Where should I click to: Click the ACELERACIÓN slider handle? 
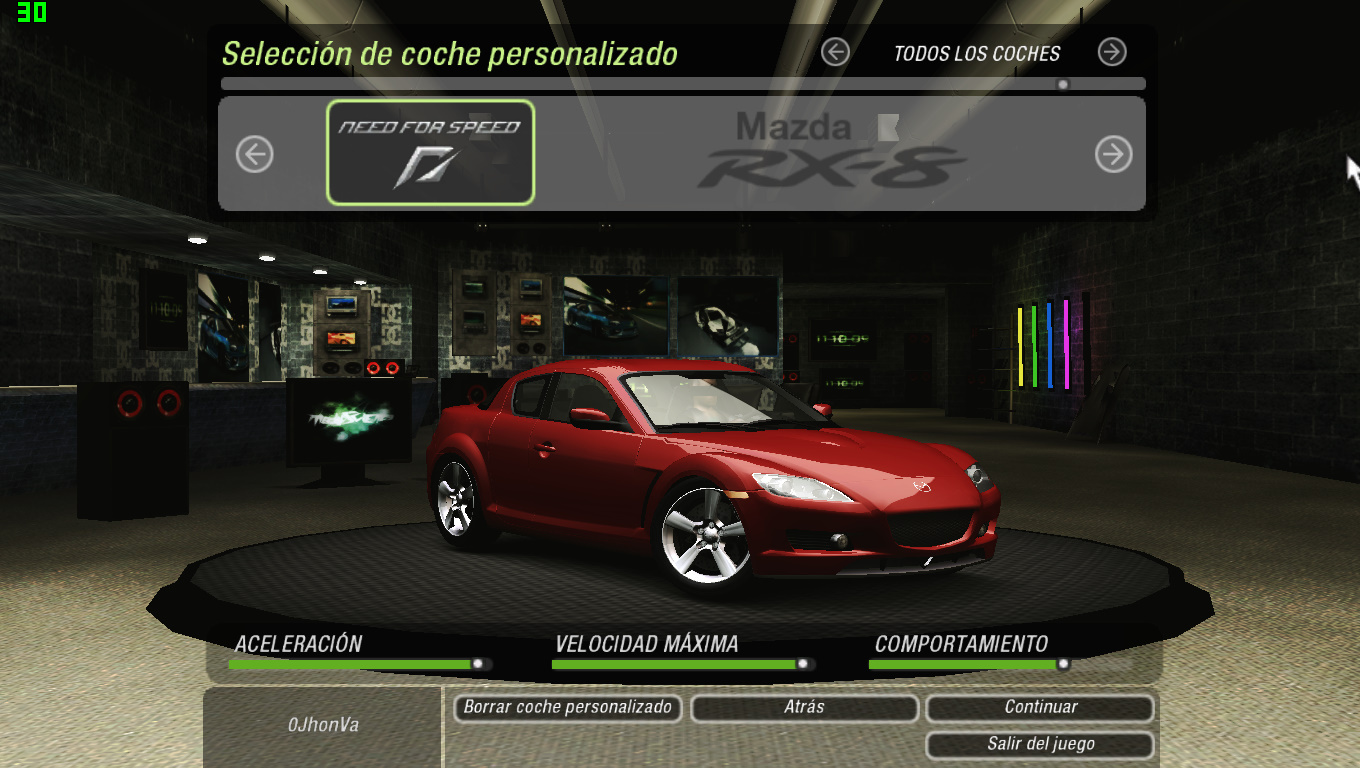pyautogui.click(x=479, y=662)
